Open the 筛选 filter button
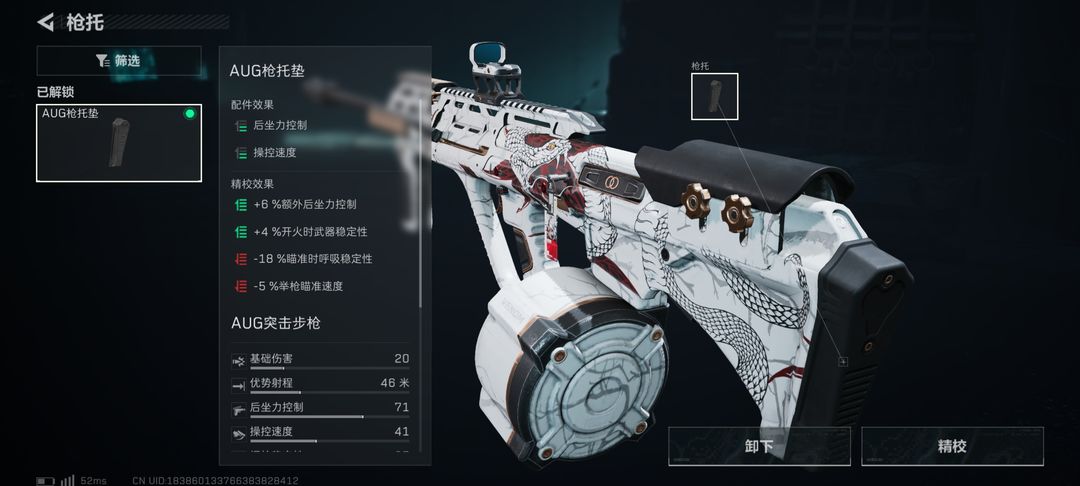The image size is (1080, 486). 119,61
